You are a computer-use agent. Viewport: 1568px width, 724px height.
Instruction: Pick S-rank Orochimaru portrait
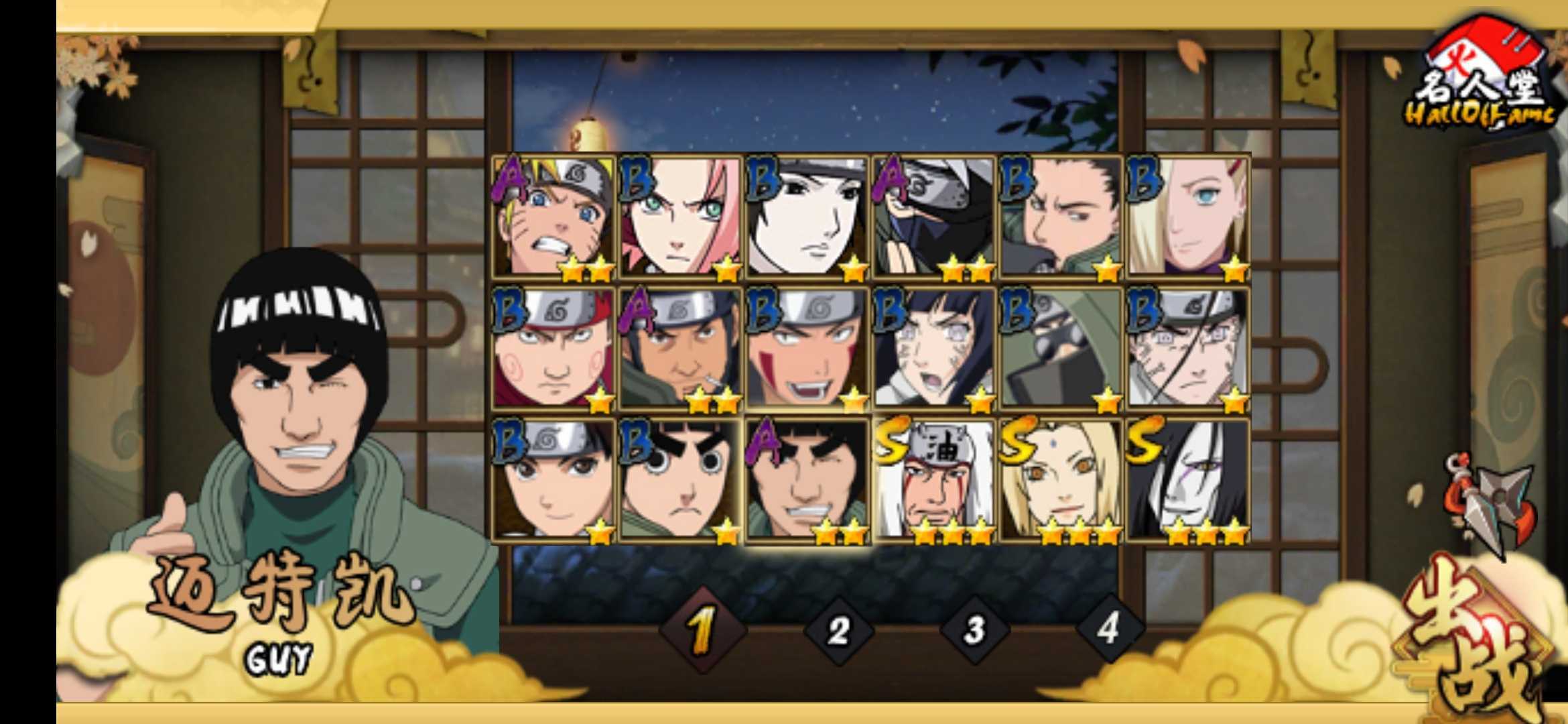click(x=1188, y=480)
